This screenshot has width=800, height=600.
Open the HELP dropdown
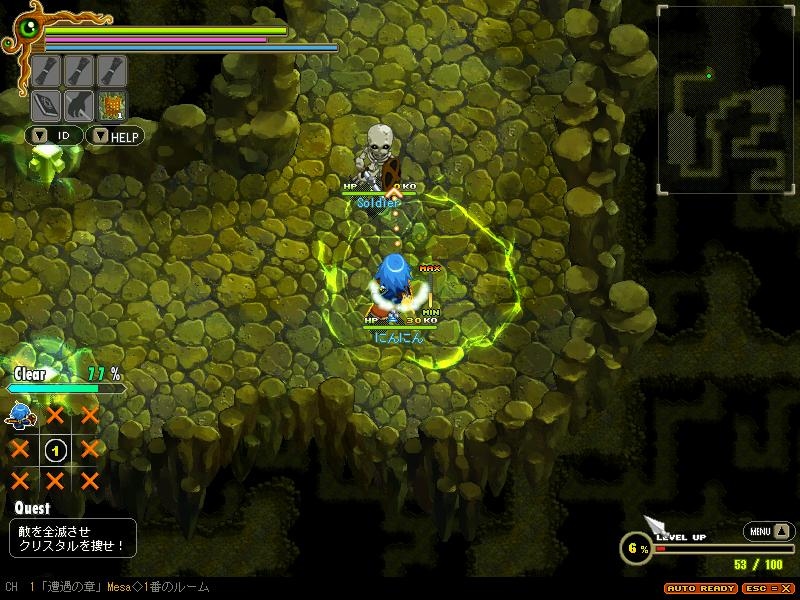(116, 135)
